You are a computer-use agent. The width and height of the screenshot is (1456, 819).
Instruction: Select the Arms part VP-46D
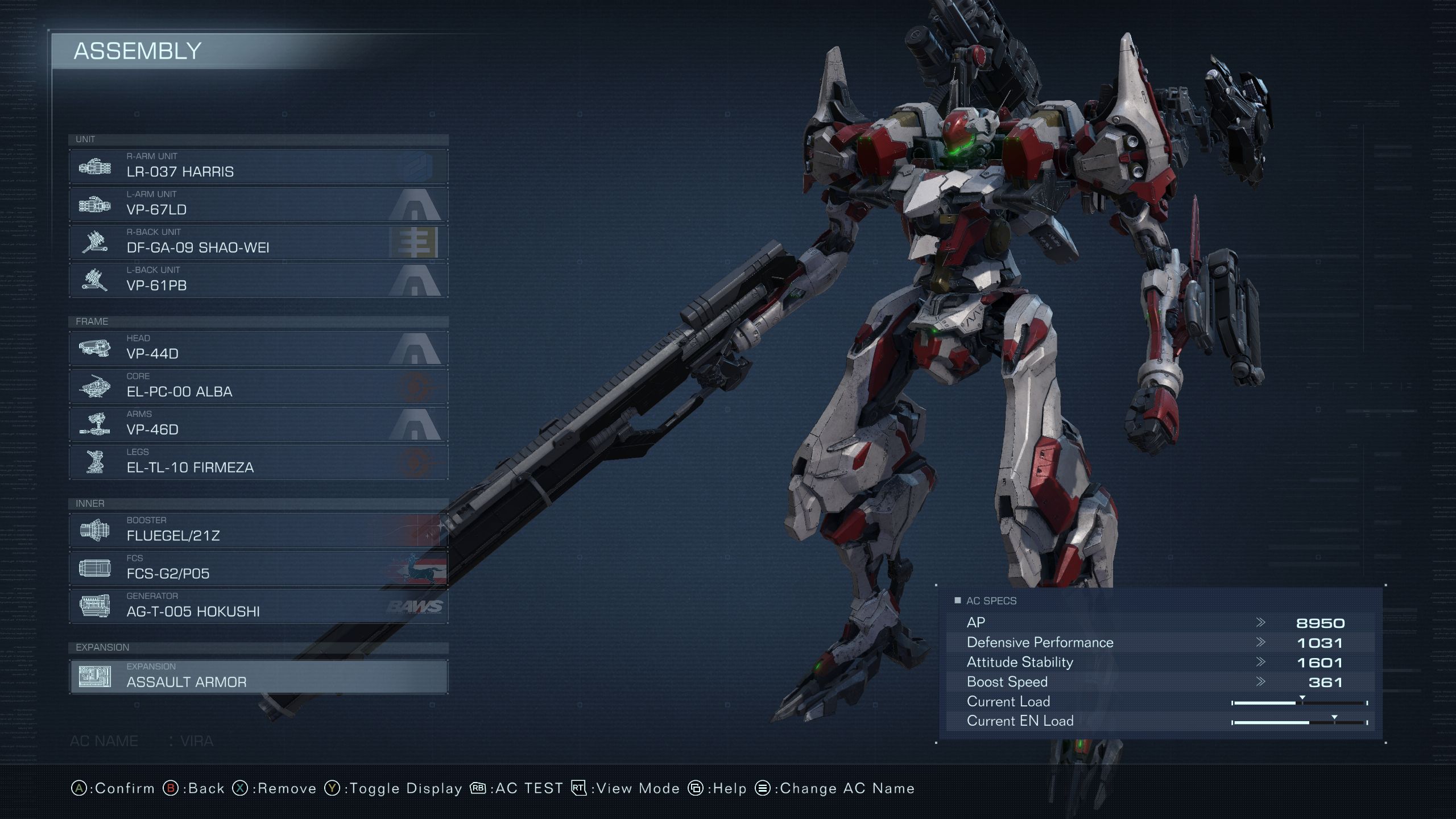pyautogui.click(x=258, y=424)
